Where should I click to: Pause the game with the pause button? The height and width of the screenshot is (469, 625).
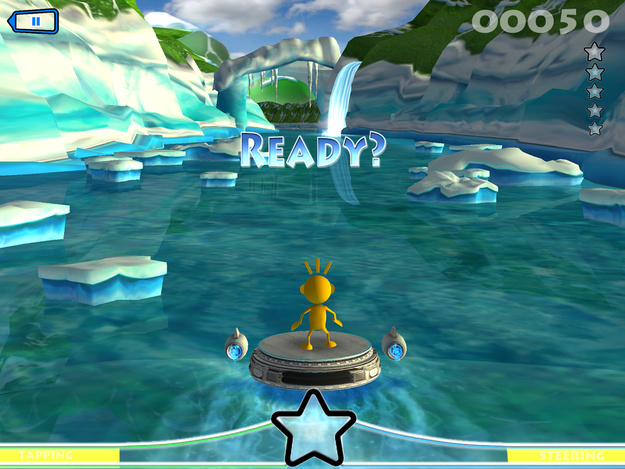[x=33, y=20]
